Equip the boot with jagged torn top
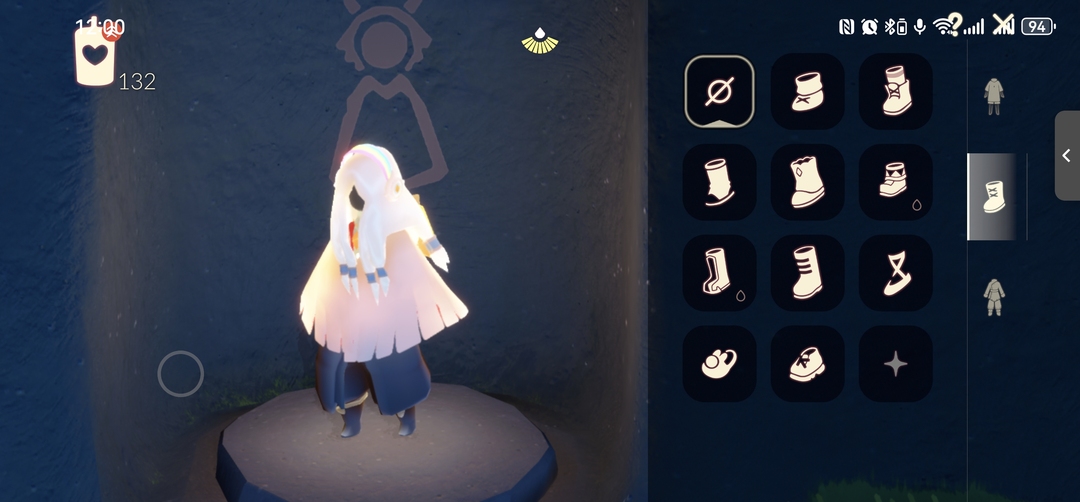1080x502 pixels. pos(808,182)
